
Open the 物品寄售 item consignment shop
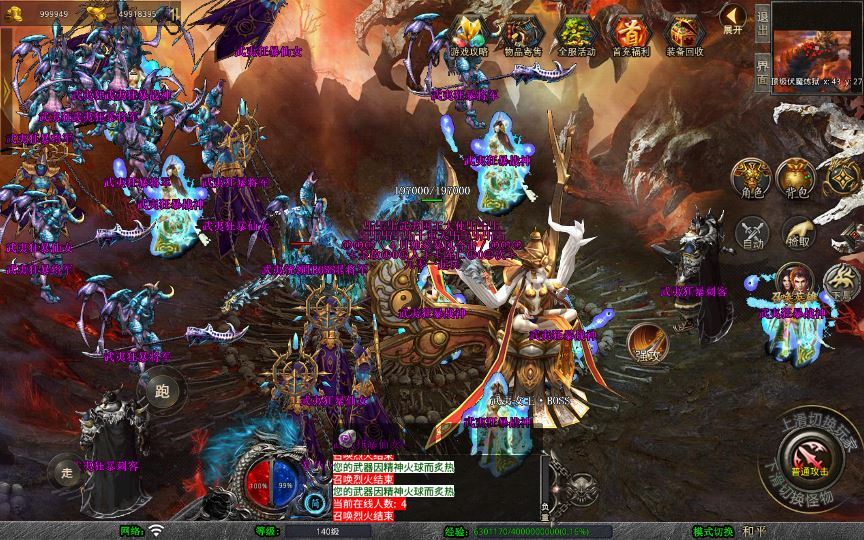(x=521, y=36)
